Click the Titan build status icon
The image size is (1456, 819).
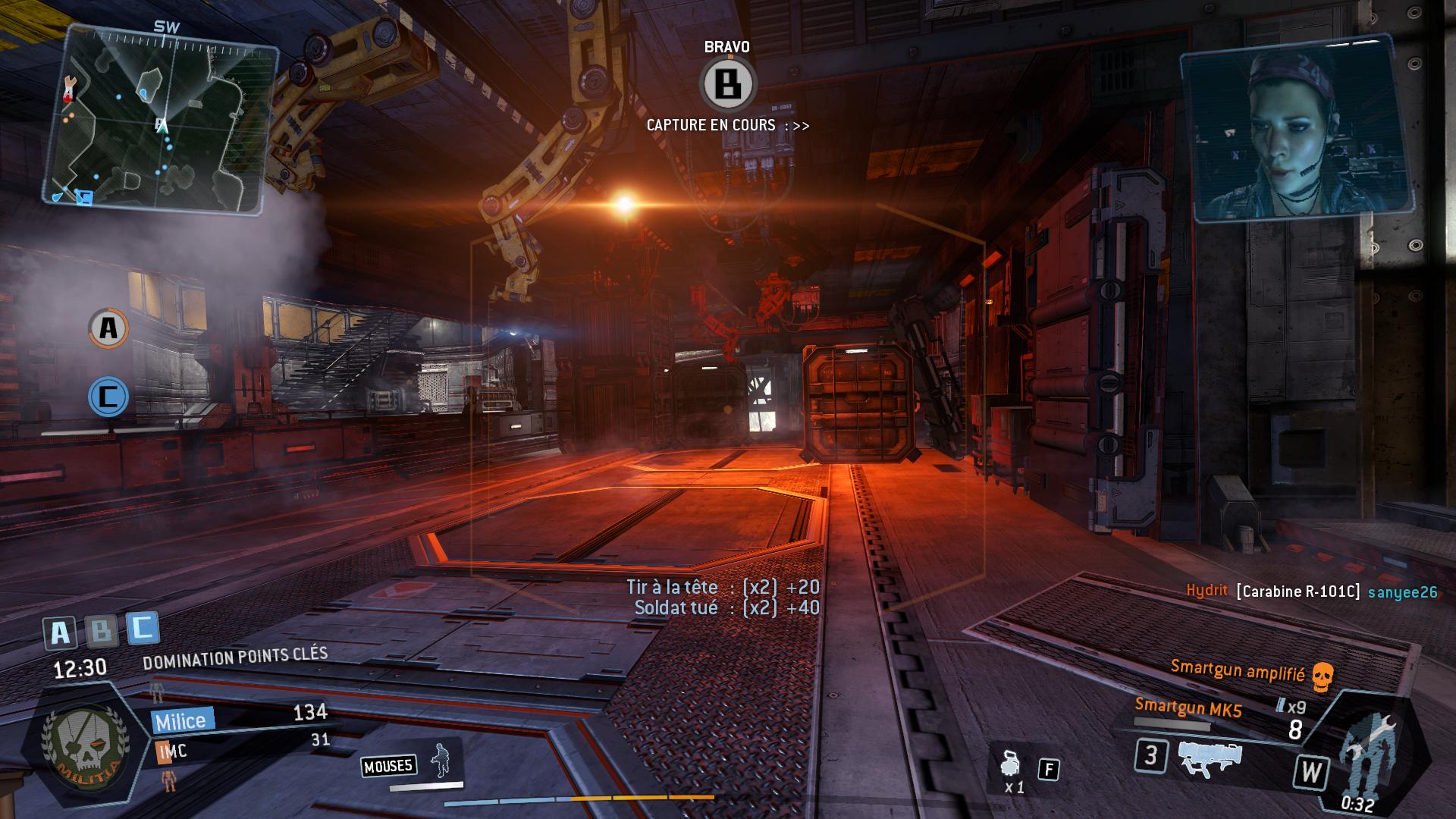coord(1365,750)
